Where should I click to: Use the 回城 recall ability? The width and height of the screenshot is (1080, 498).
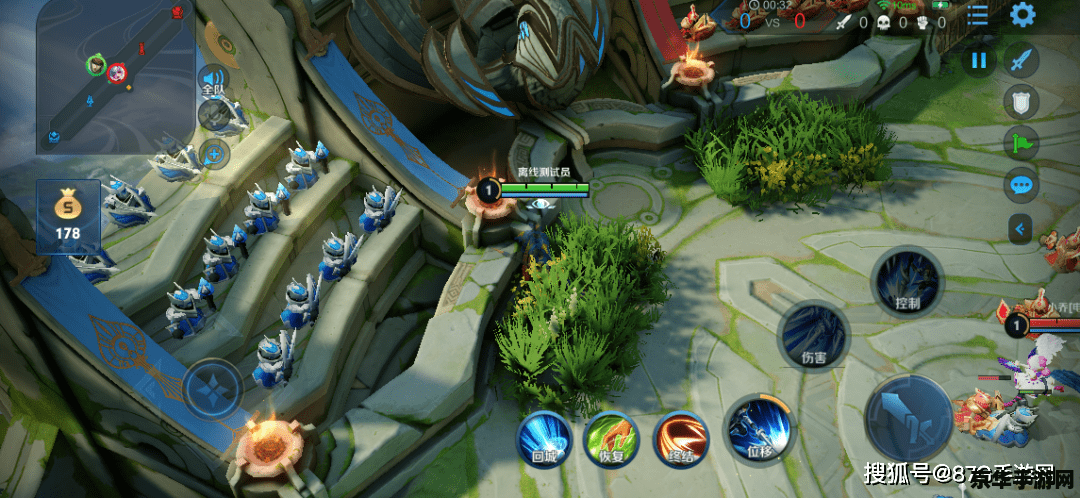[x=544, y=439]
